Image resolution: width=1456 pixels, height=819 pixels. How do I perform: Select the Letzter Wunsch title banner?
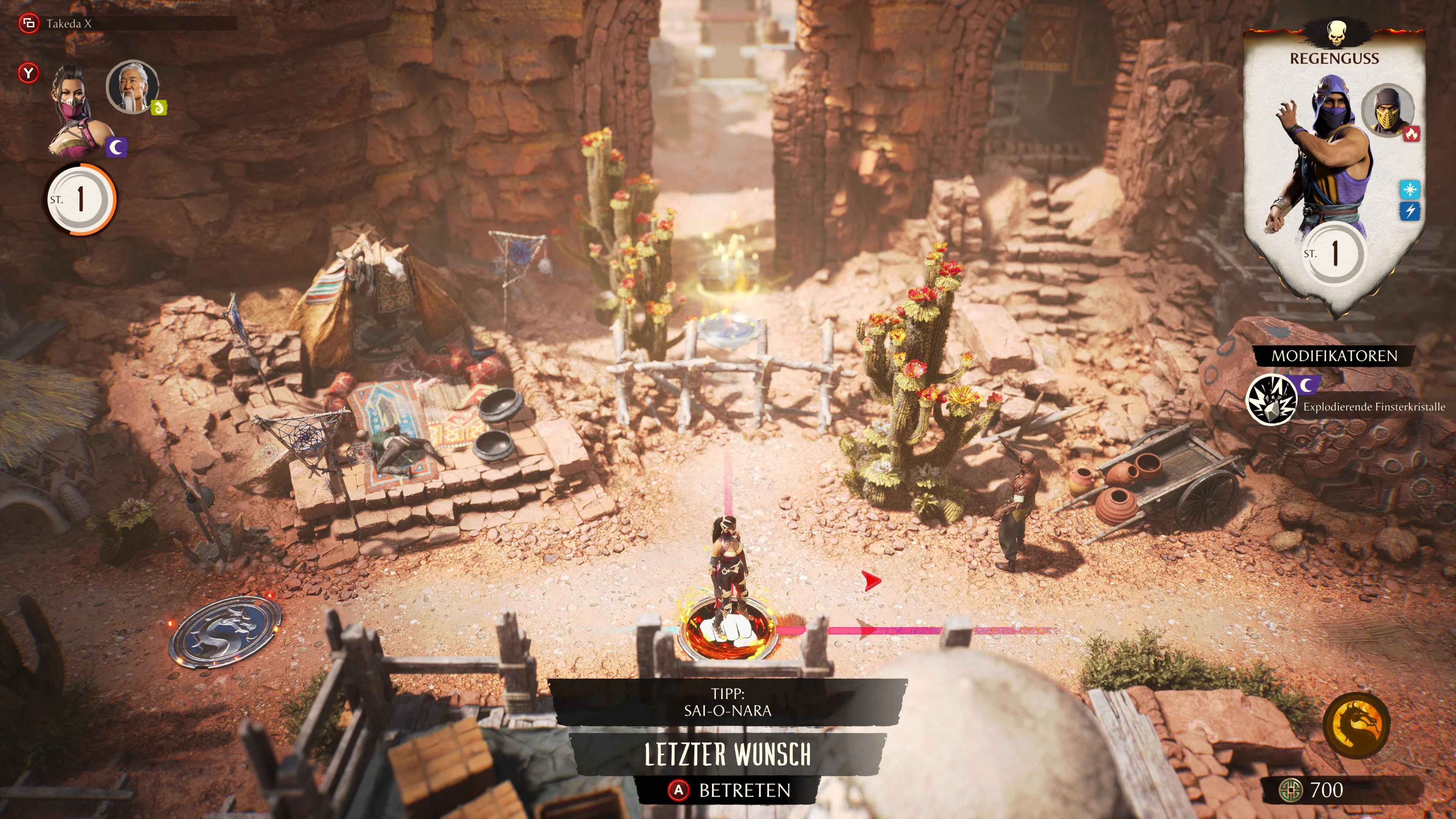tap(728, 755)
